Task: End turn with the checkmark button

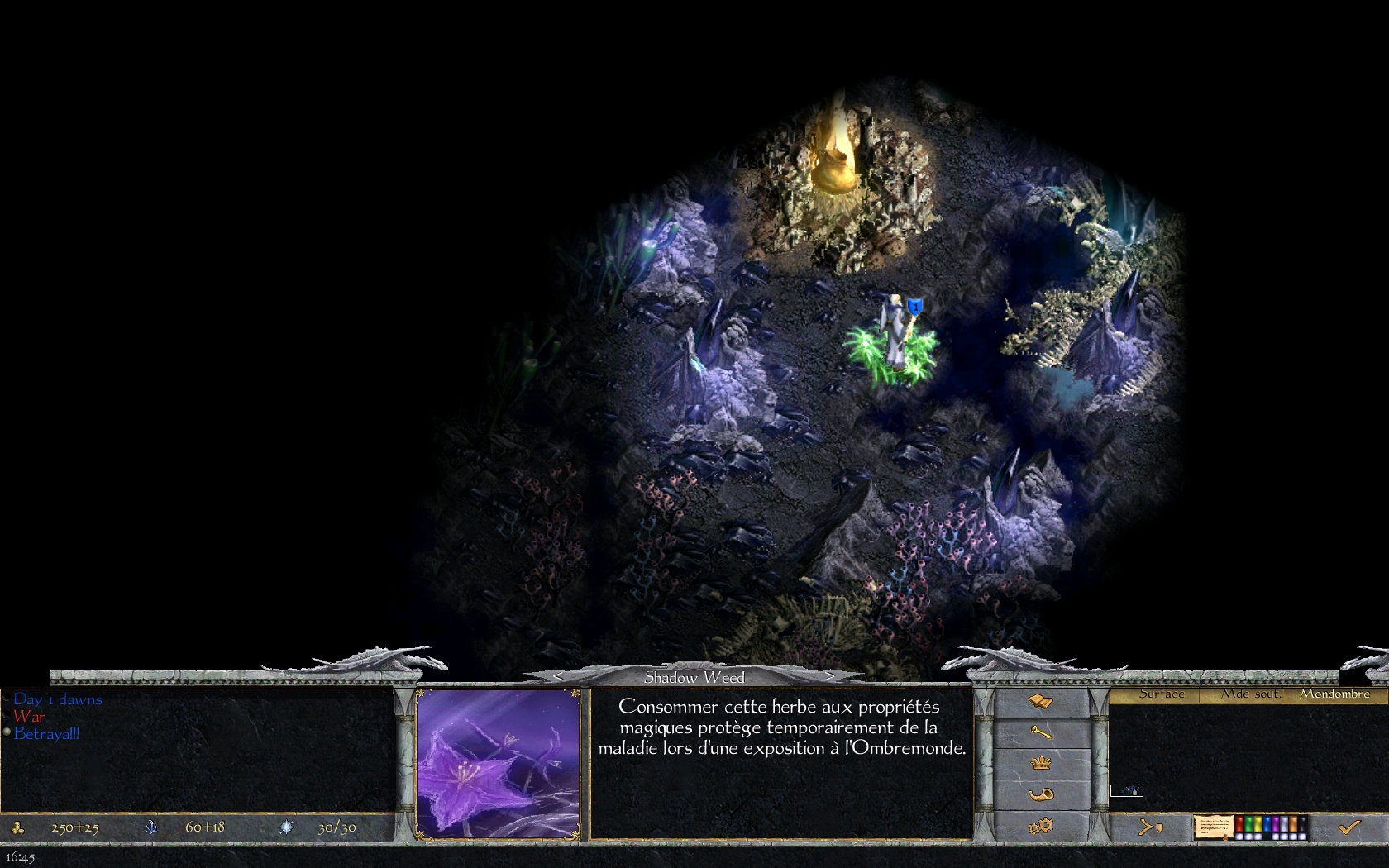Action: [x=1349, y=826]
